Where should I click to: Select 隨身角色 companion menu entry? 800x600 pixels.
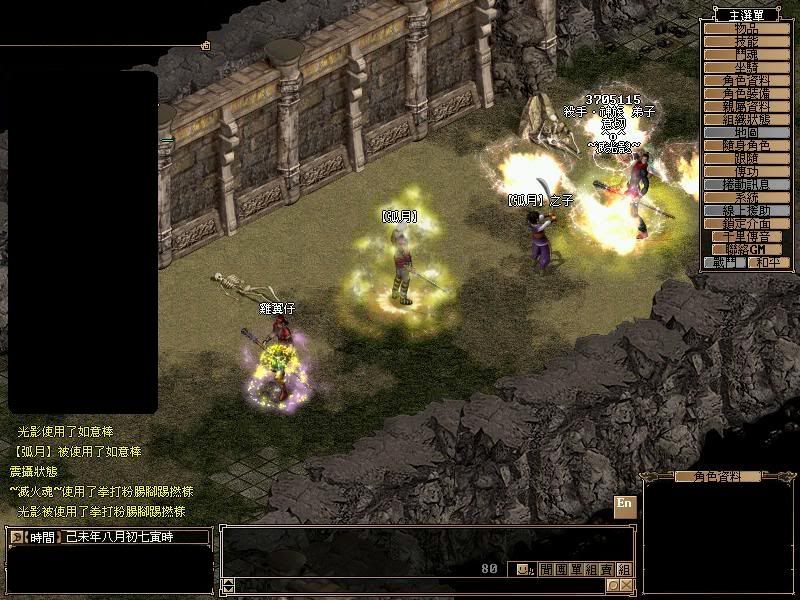(747, 145)
